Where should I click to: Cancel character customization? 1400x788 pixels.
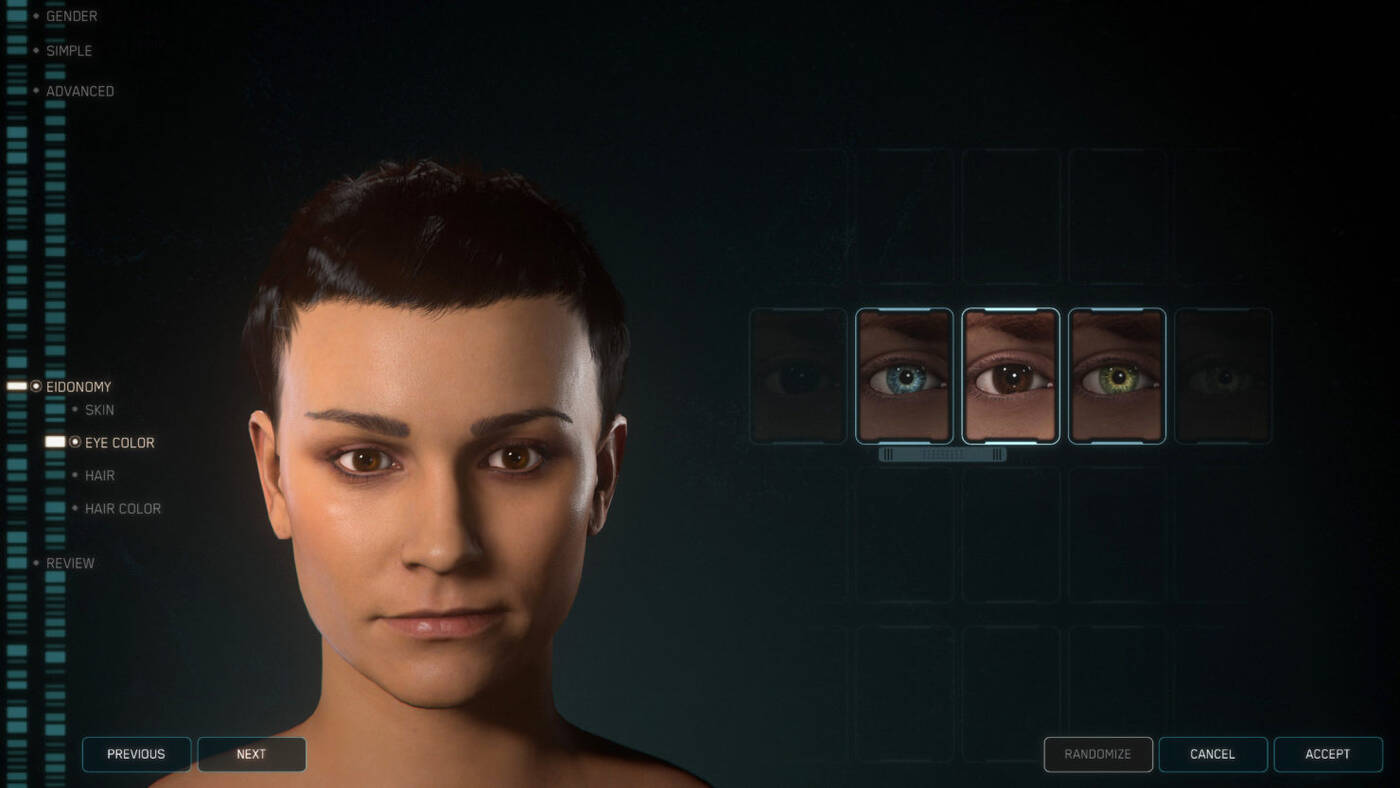coord(1213,754)
